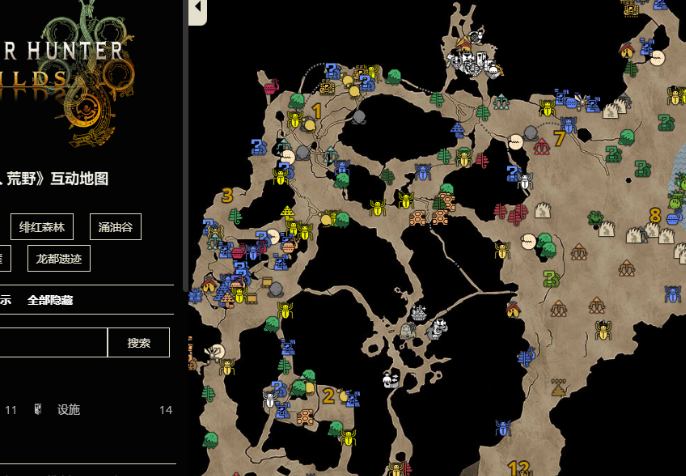Hide all markers with 全部隐藏

tap(50, 300)
